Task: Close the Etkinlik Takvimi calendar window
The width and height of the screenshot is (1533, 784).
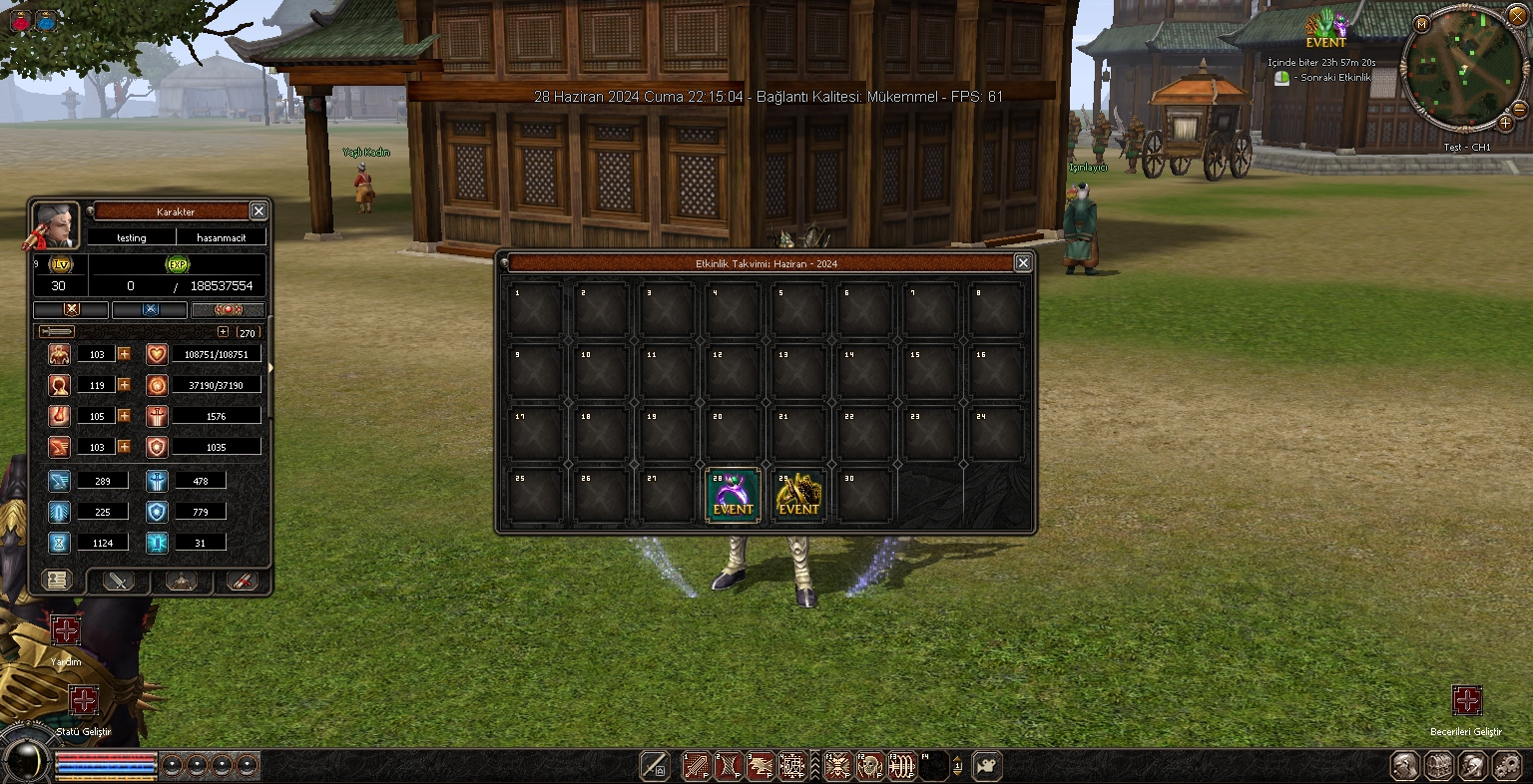Action: click(1022, 262)
